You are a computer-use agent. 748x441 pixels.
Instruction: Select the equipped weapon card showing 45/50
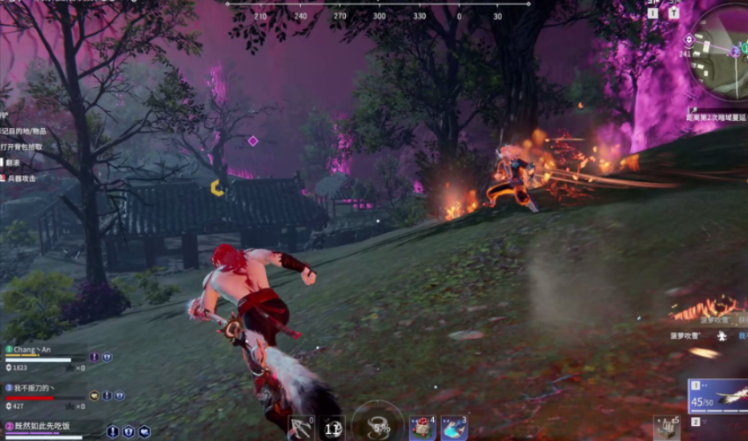717,397
